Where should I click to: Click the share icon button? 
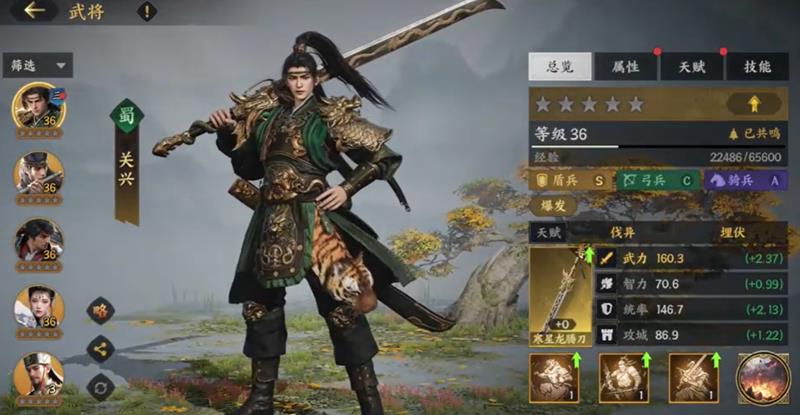click(x=100, y=348)
